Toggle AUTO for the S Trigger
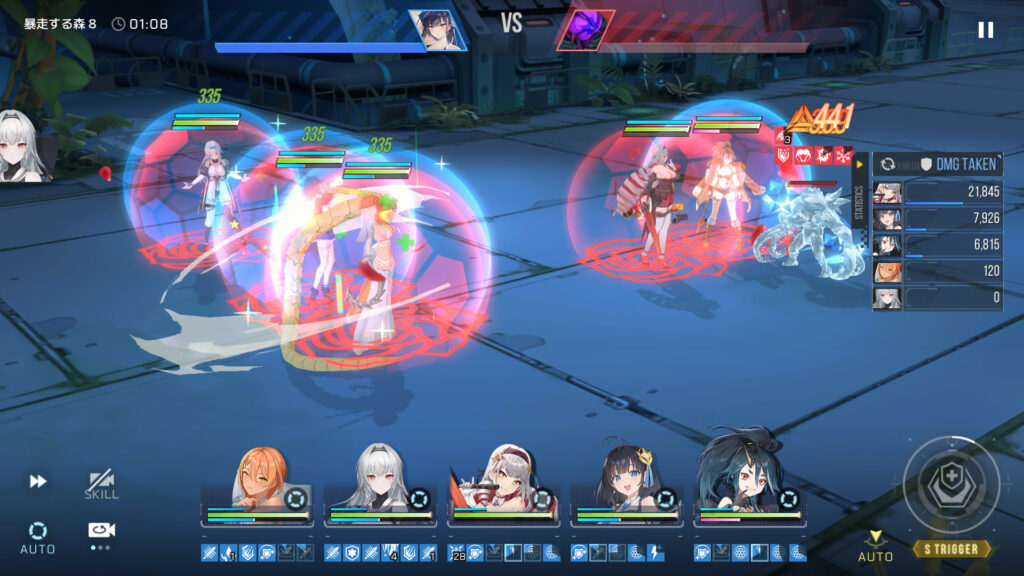The height and width of the screenshot is (576, 1024). (875, 546)
